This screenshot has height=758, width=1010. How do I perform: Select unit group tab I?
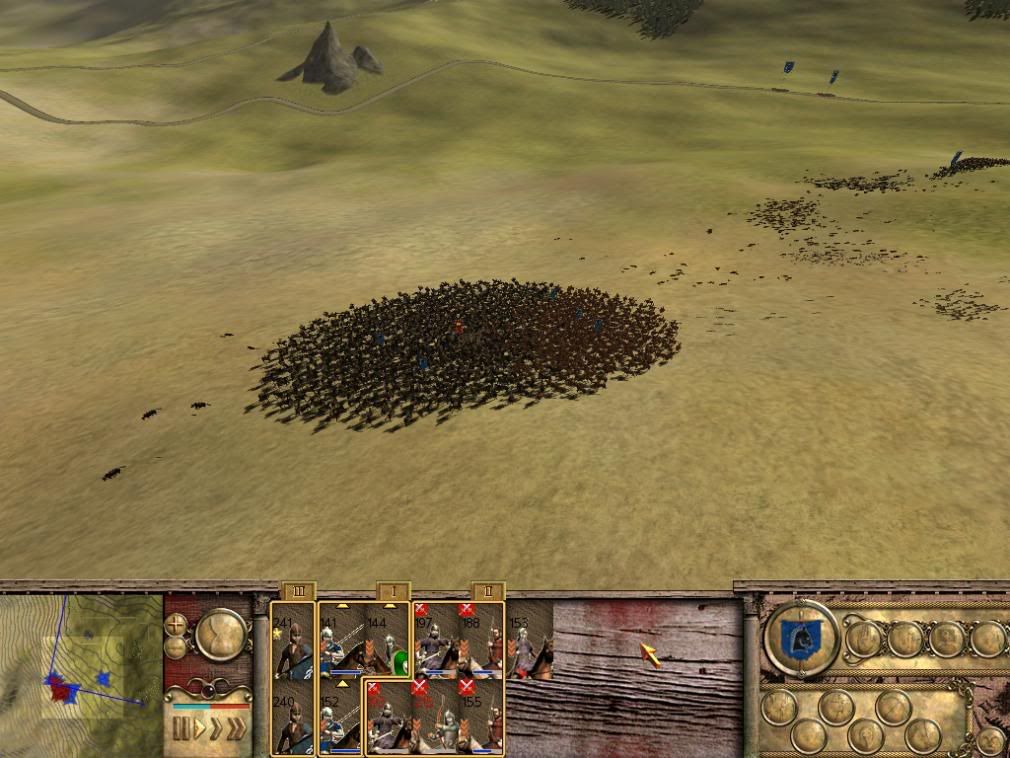pyautogui.click(x=393, y=591)
